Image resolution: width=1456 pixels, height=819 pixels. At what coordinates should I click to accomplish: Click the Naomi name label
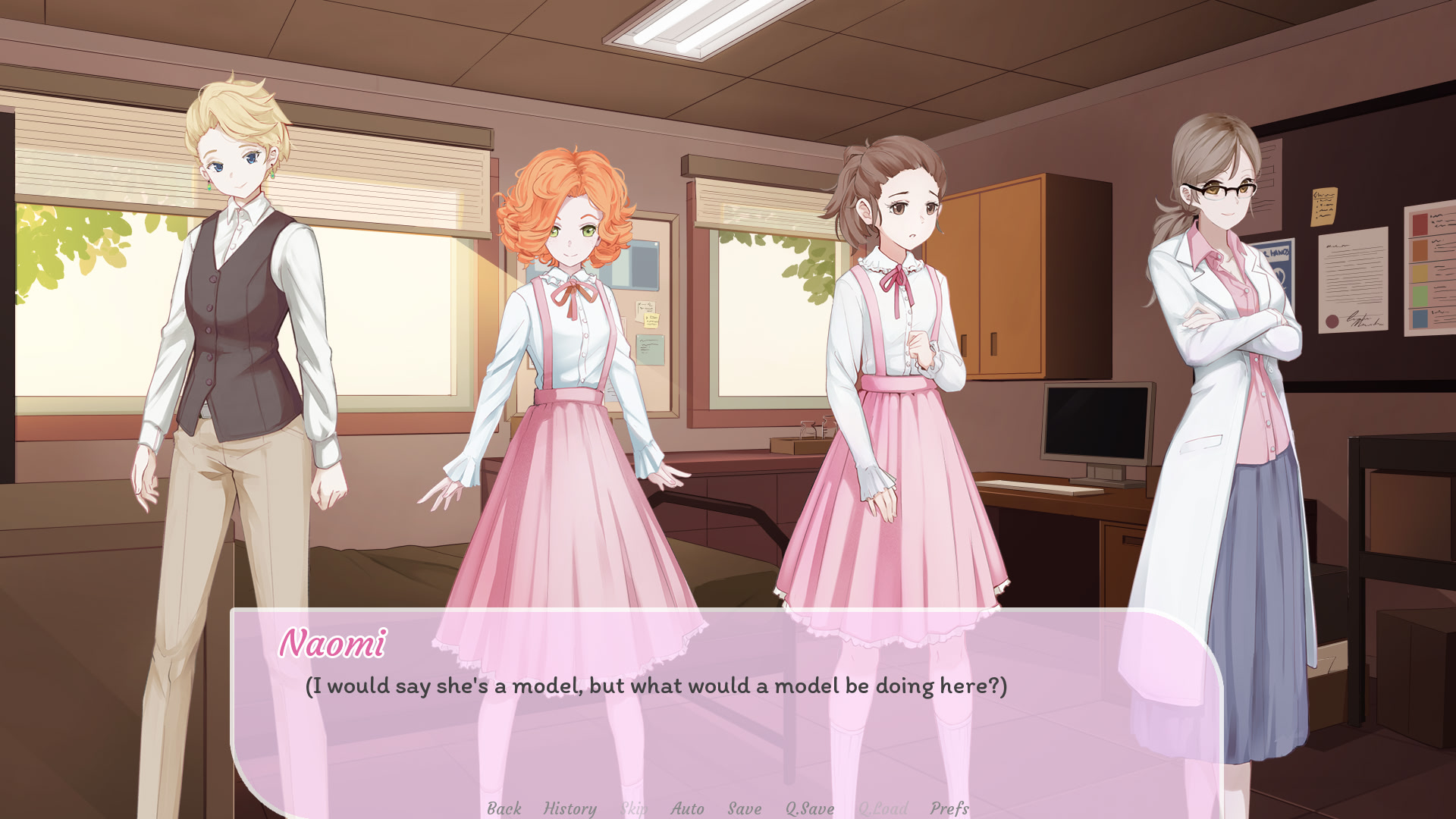334,647
